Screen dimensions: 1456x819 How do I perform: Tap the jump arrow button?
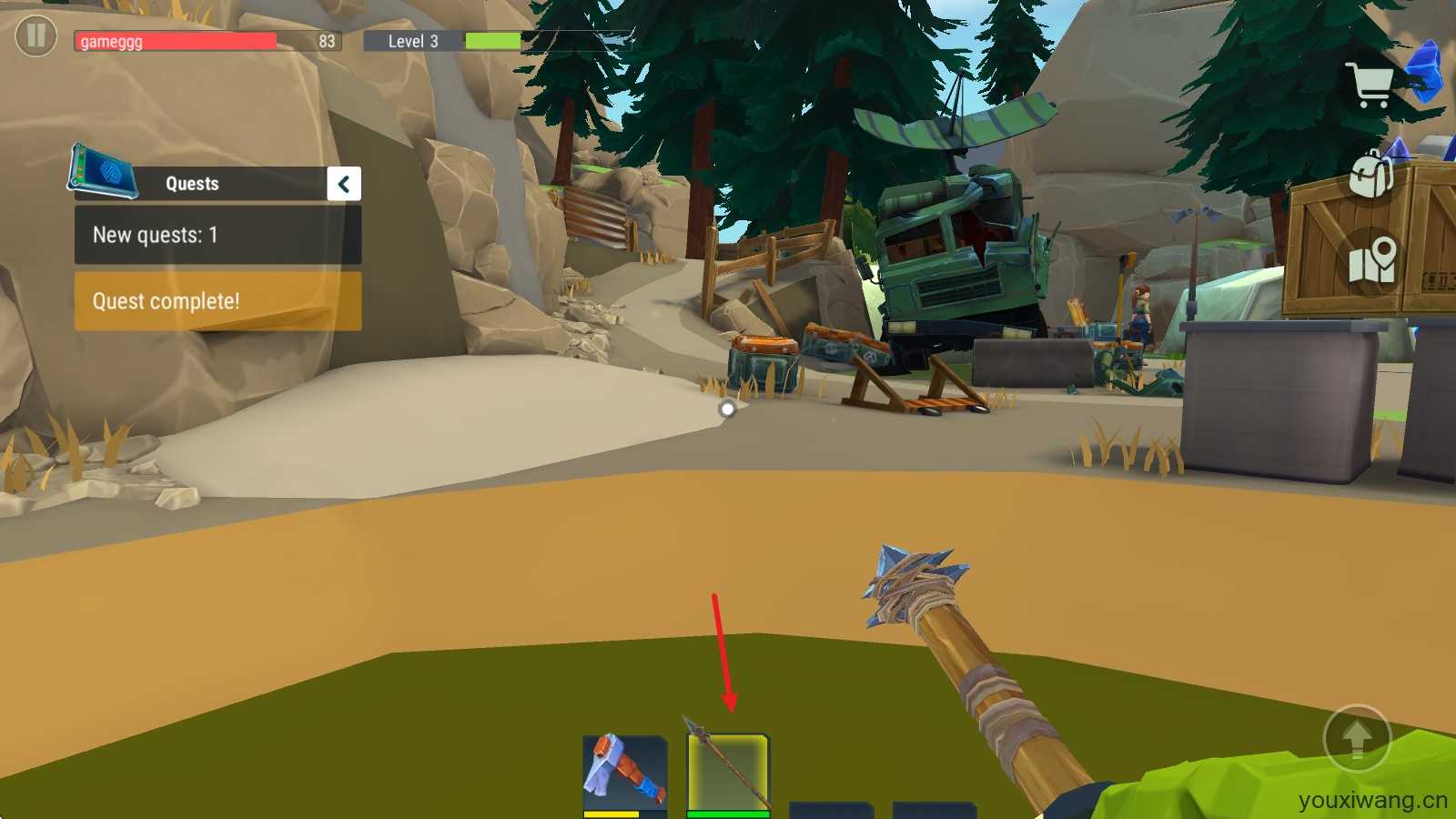[x=1357, y=738]
